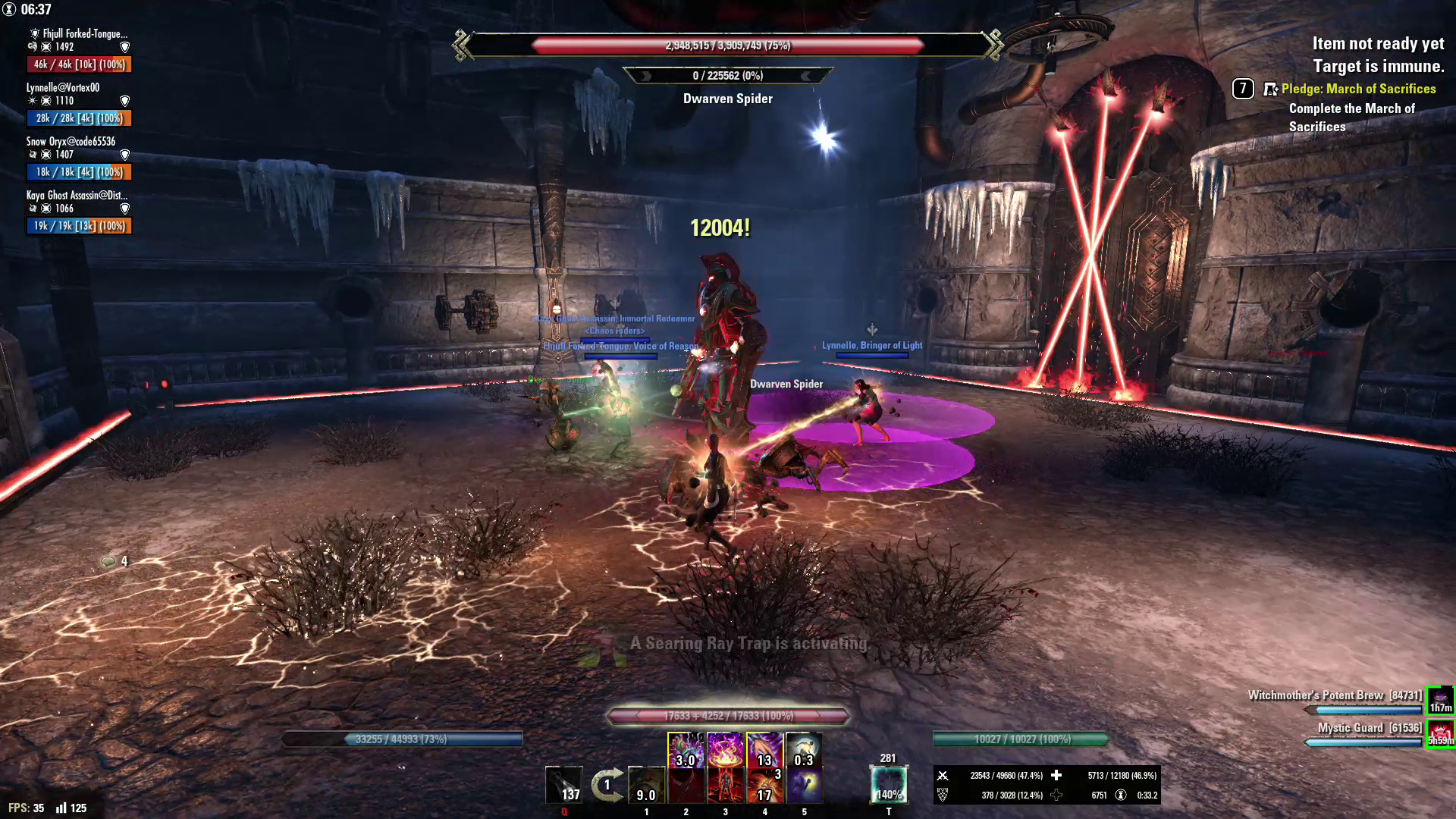Activate ability slot 1 with 9.0 cooldown

coord(646,785)
